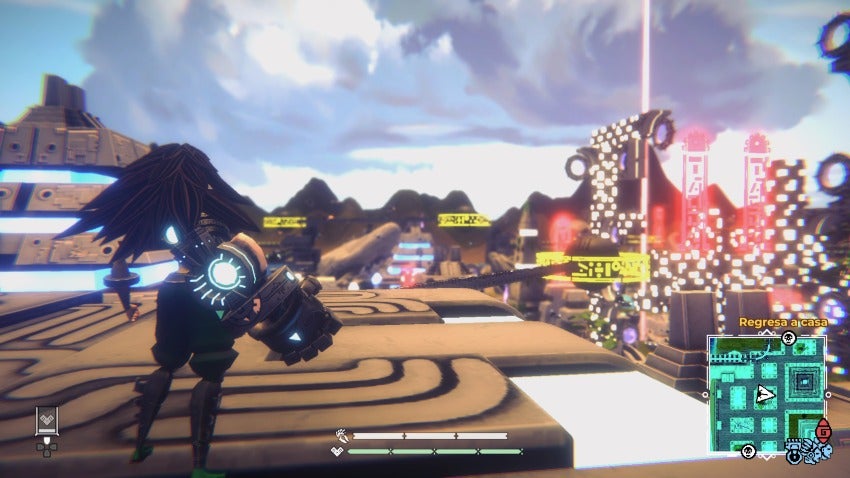850x478 pixels.
Task: Click the minimap
Action: tap(767, 393)
